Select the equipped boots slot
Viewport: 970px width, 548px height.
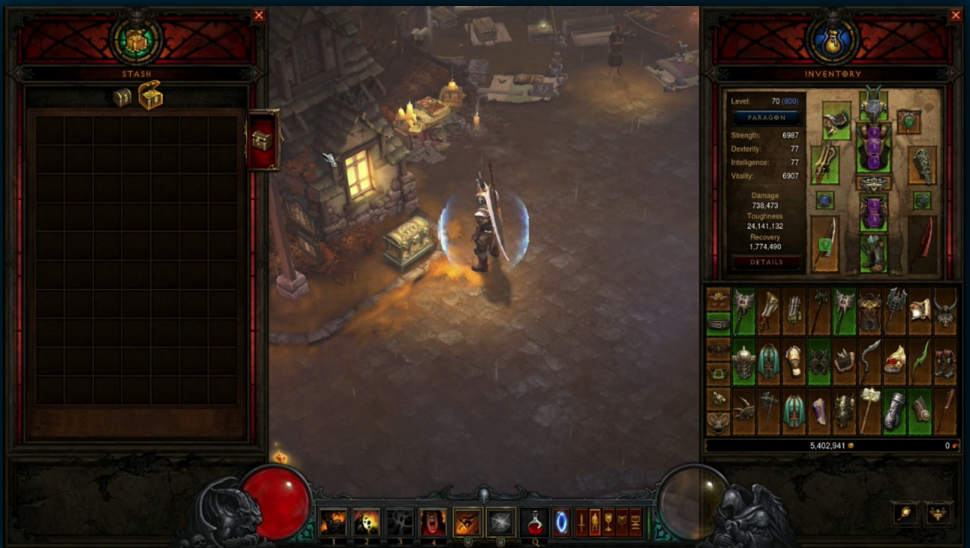[873, 253]
